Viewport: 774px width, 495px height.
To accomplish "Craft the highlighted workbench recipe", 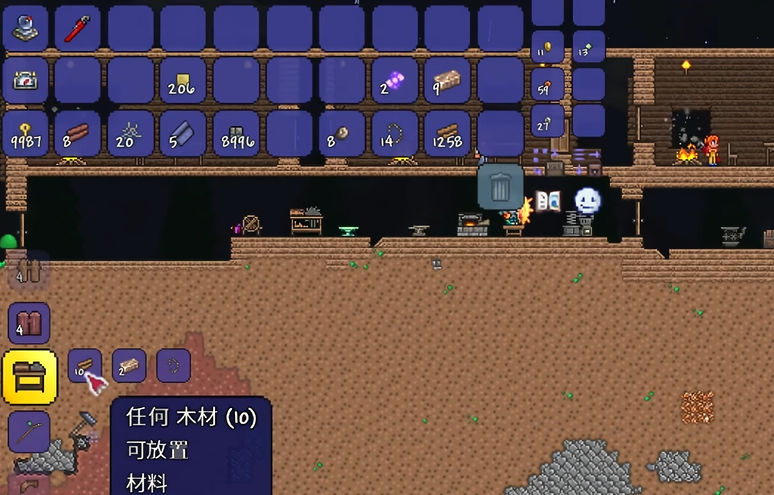I will point(28,376).
